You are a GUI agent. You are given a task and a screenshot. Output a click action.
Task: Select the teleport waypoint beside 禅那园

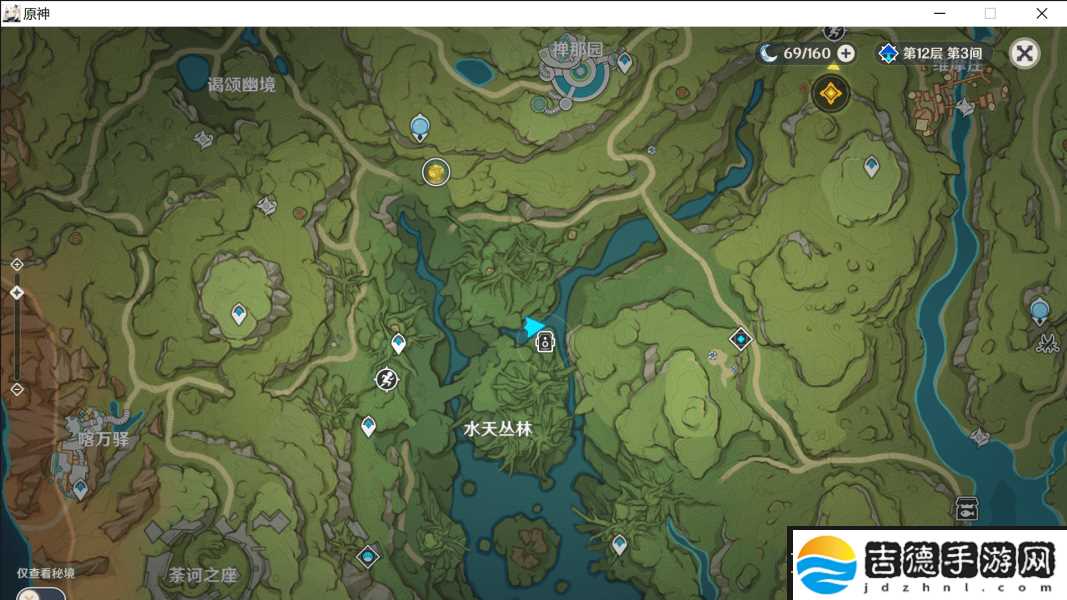coord(625,62)
